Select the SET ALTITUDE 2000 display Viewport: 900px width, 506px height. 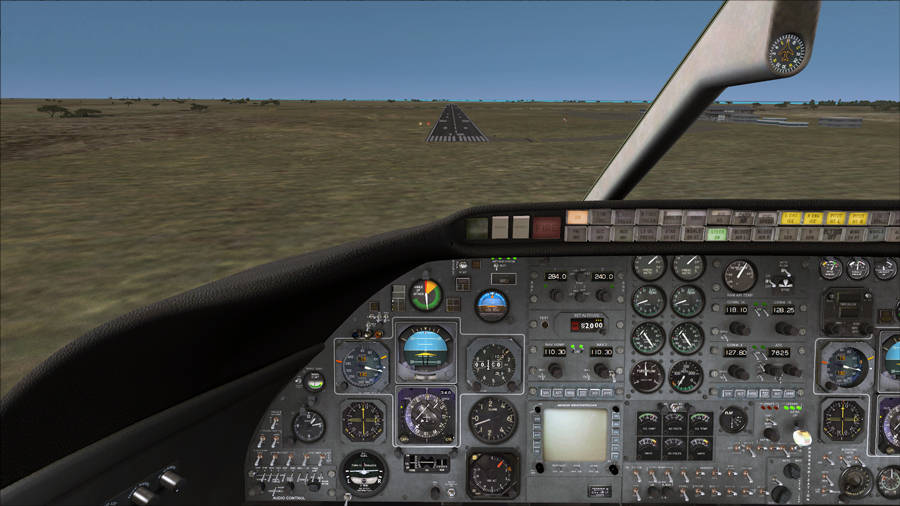tap(587, 326)
